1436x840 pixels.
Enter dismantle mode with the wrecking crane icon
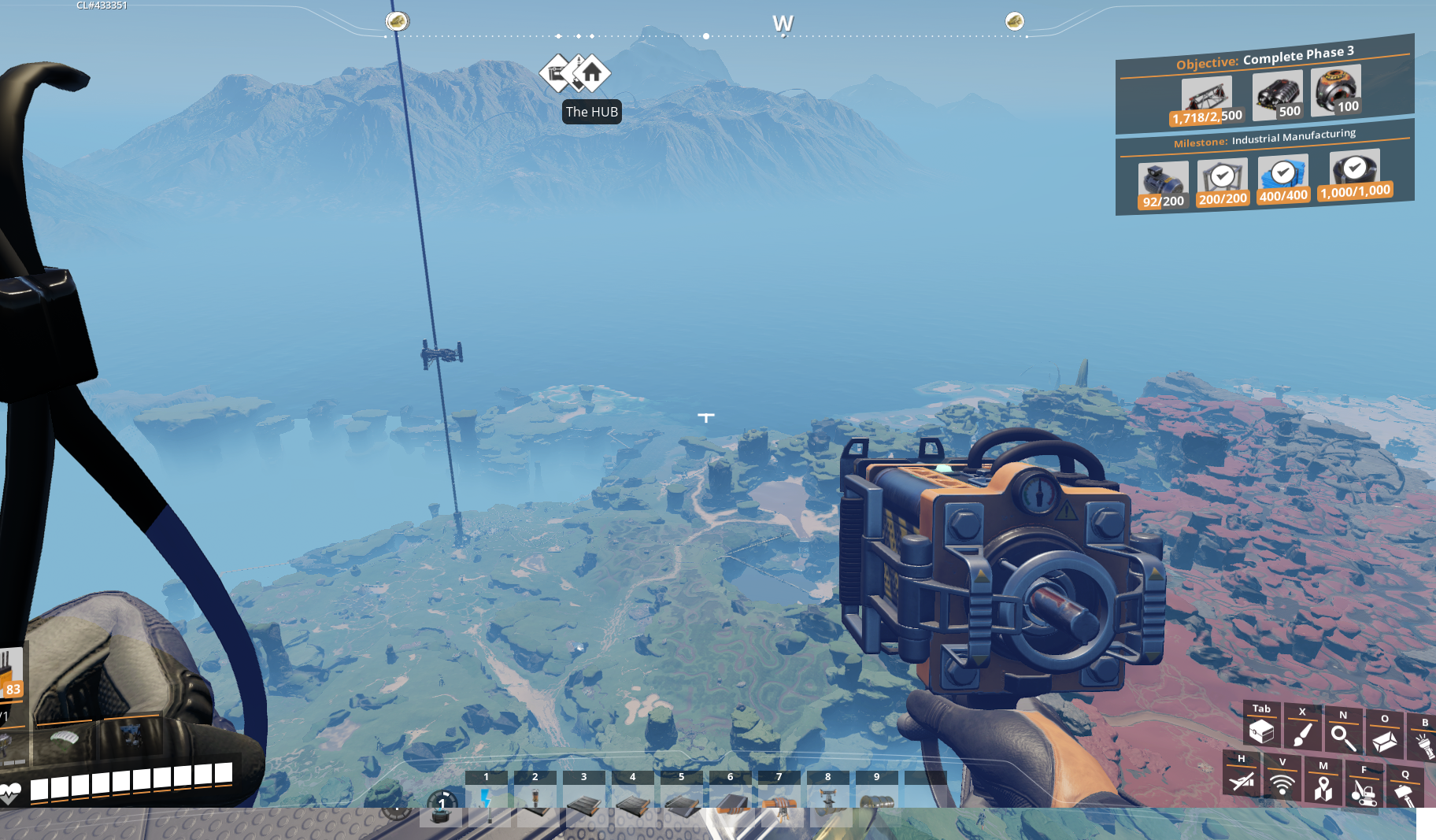(1364, 790)
